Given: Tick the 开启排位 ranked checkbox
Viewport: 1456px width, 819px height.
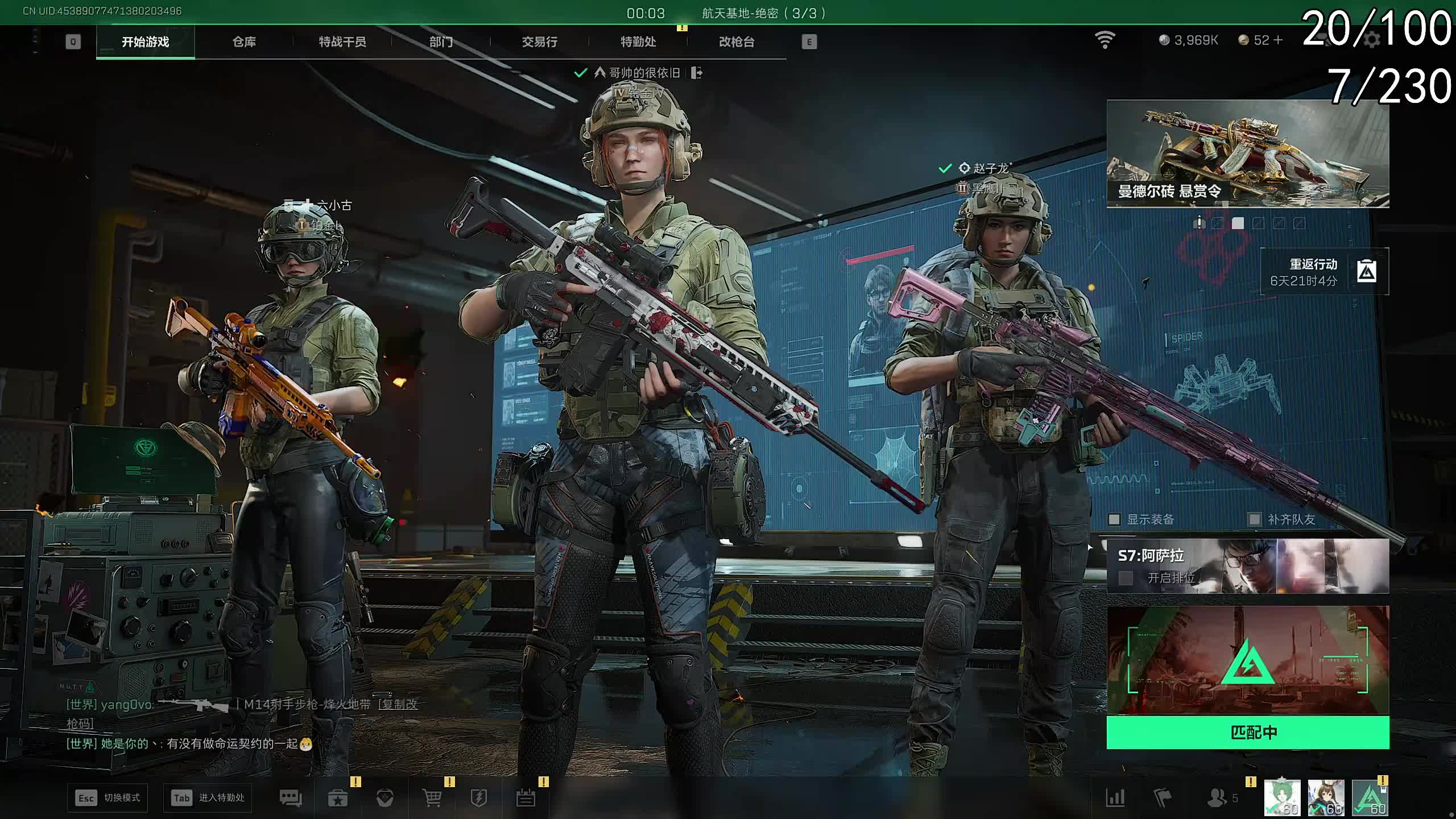Looking at the screenshot, I should pyautogui.click(x=1125, y=578).
